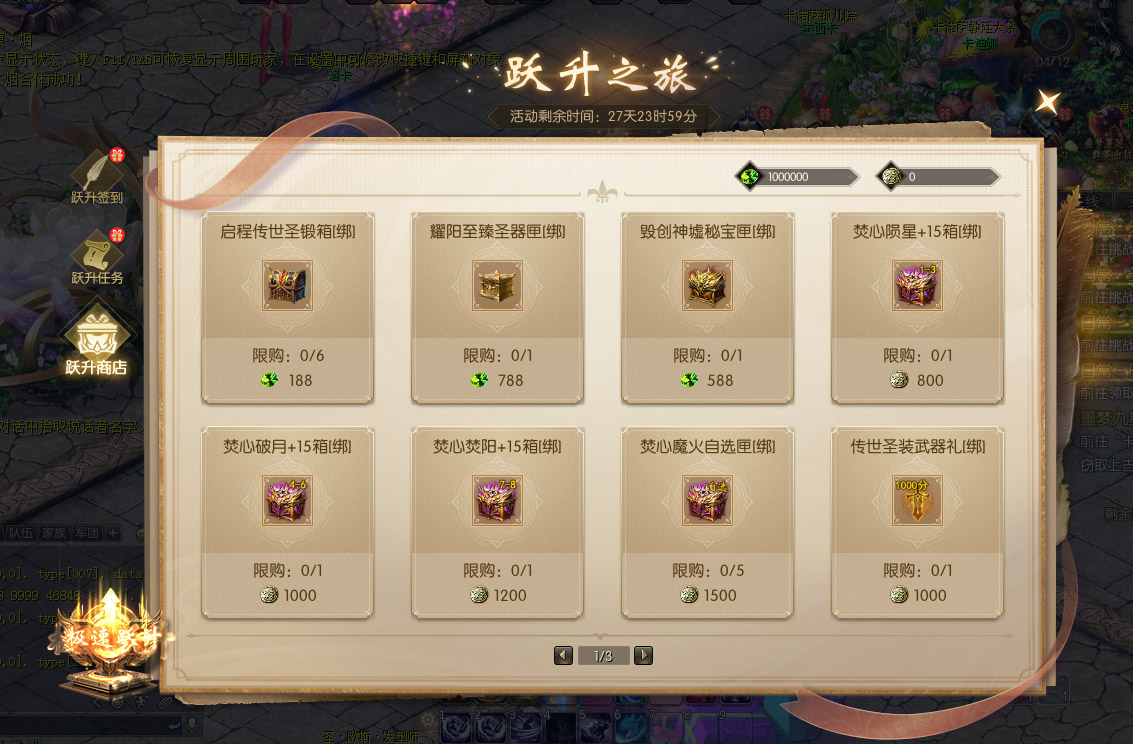Viewport: 1133px width, 744px height.
Task: Click the green gem currency counter
Action: point(797,177)
